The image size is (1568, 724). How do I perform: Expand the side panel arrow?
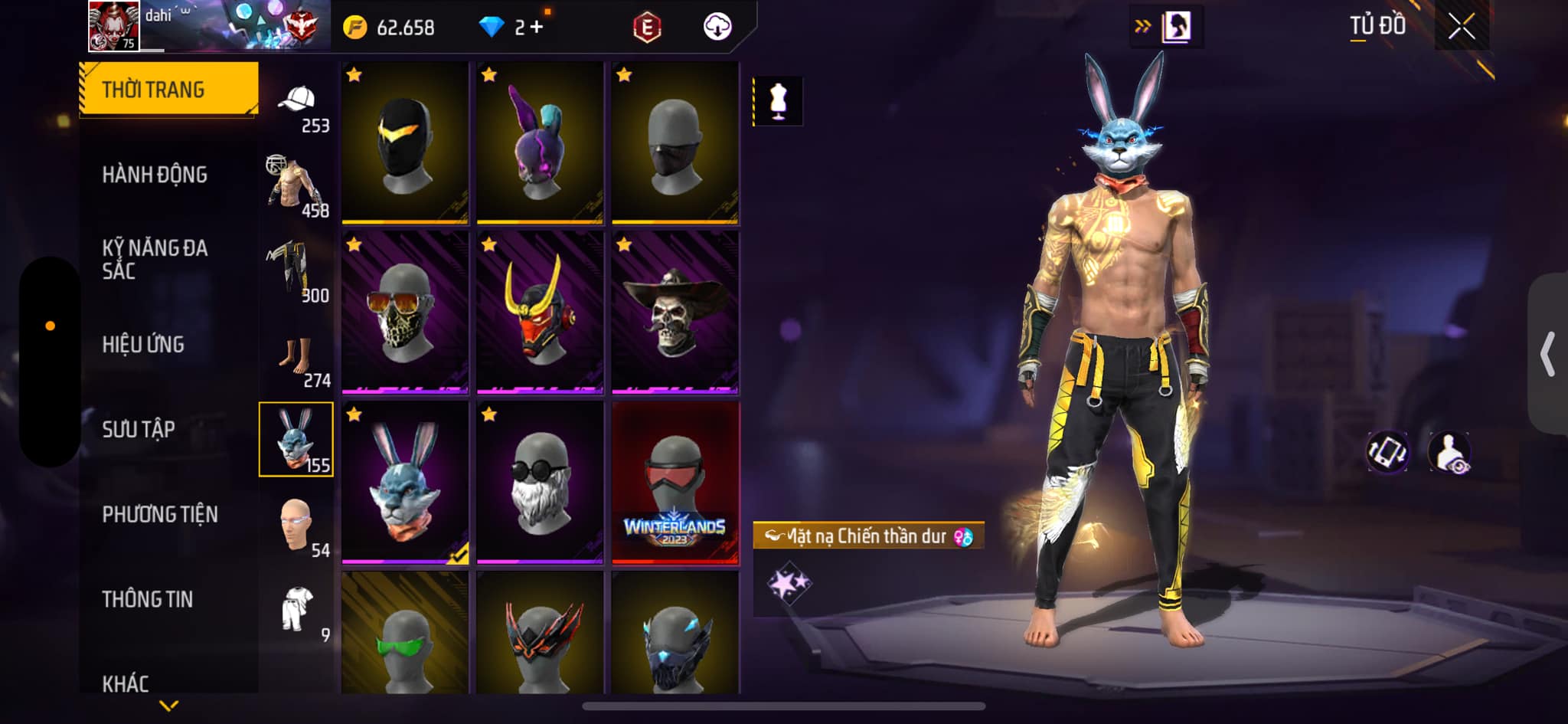point(1548,354)
